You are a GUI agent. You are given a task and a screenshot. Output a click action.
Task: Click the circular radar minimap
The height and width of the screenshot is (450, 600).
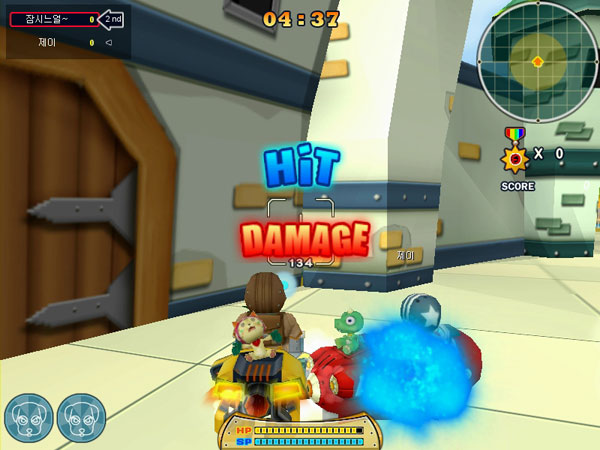537,61
